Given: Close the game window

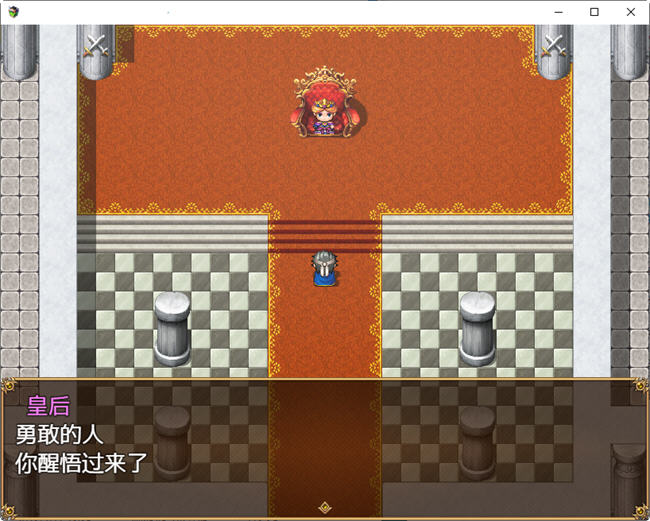Looking at the screenshot, I should (x=630, y=12).
